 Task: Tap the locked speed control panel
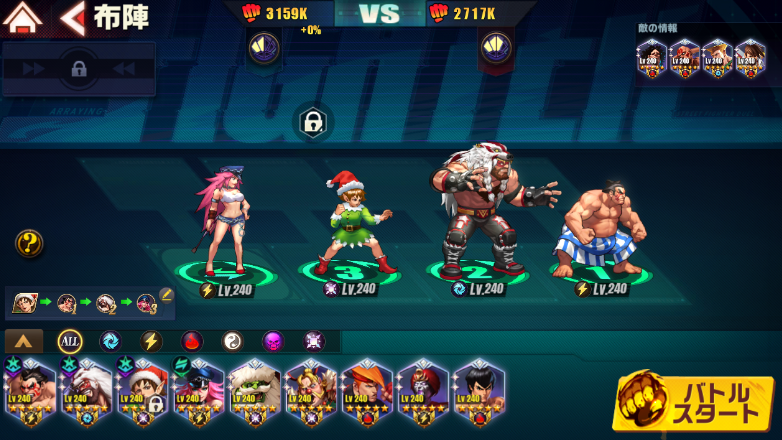tap(78, 69)
